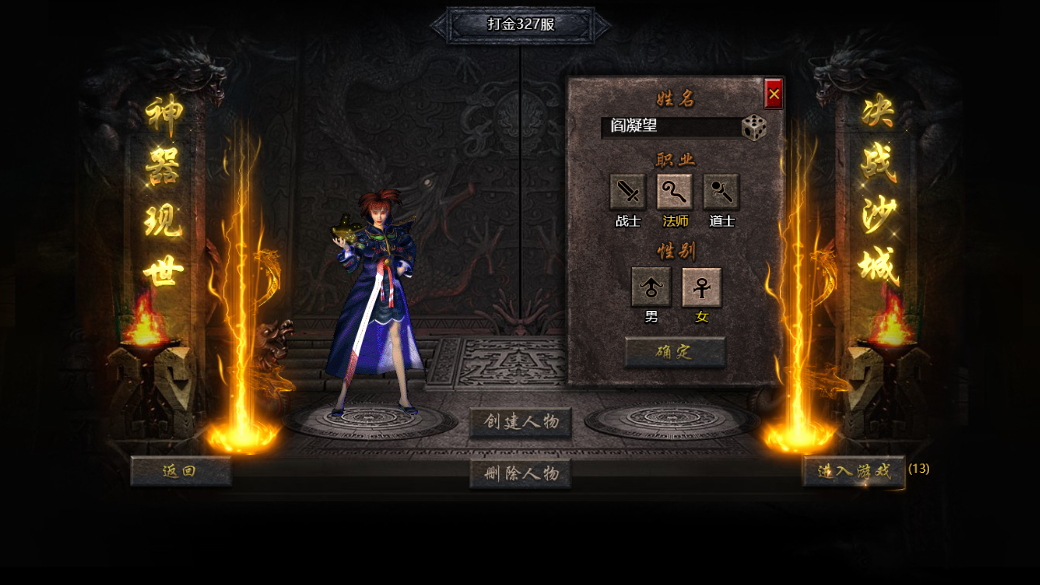The image size is (1040, 585).
Task: Click the 创建人物 create character button
Action: point(520,422)
